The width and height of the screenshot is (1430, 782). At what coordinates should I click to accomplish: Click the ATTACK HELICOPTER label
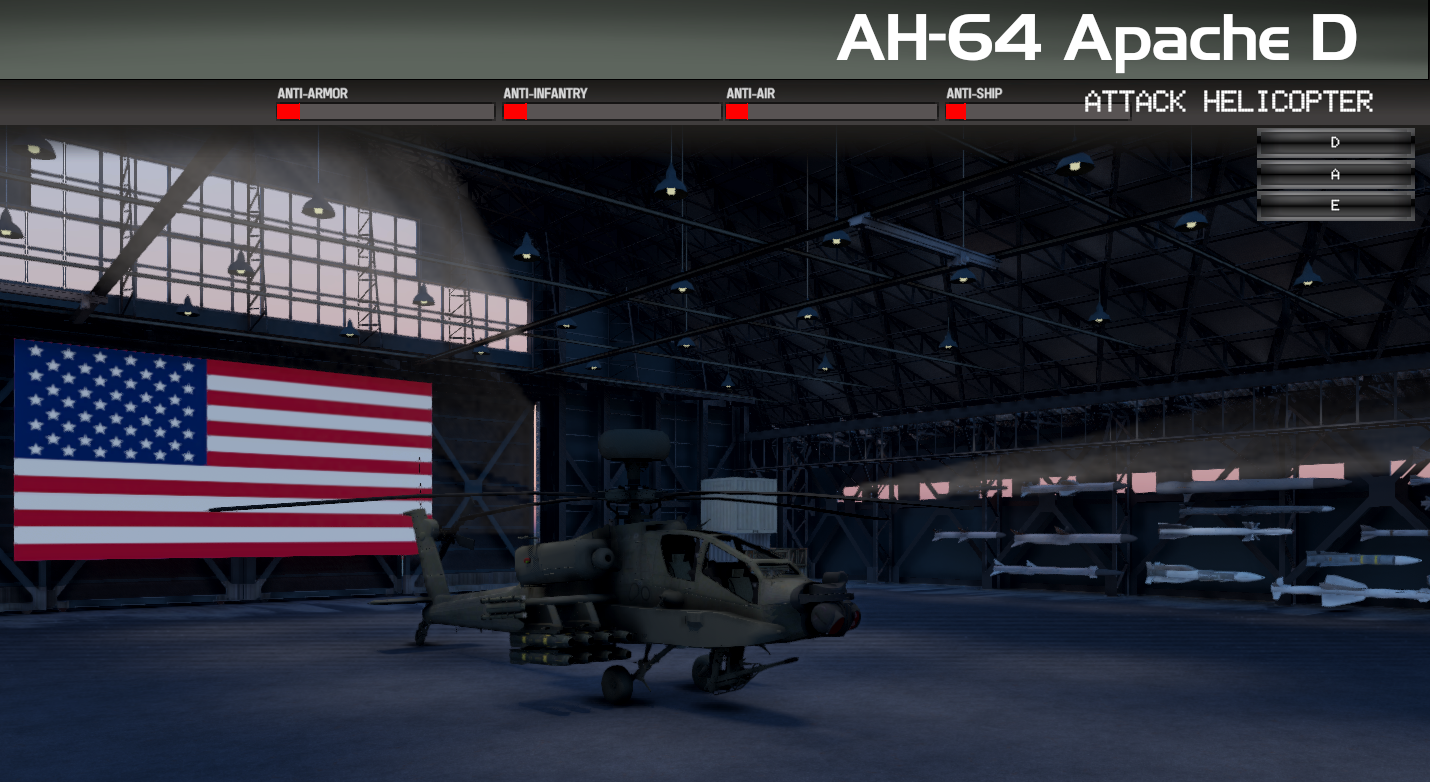(x=1228, y=101)
